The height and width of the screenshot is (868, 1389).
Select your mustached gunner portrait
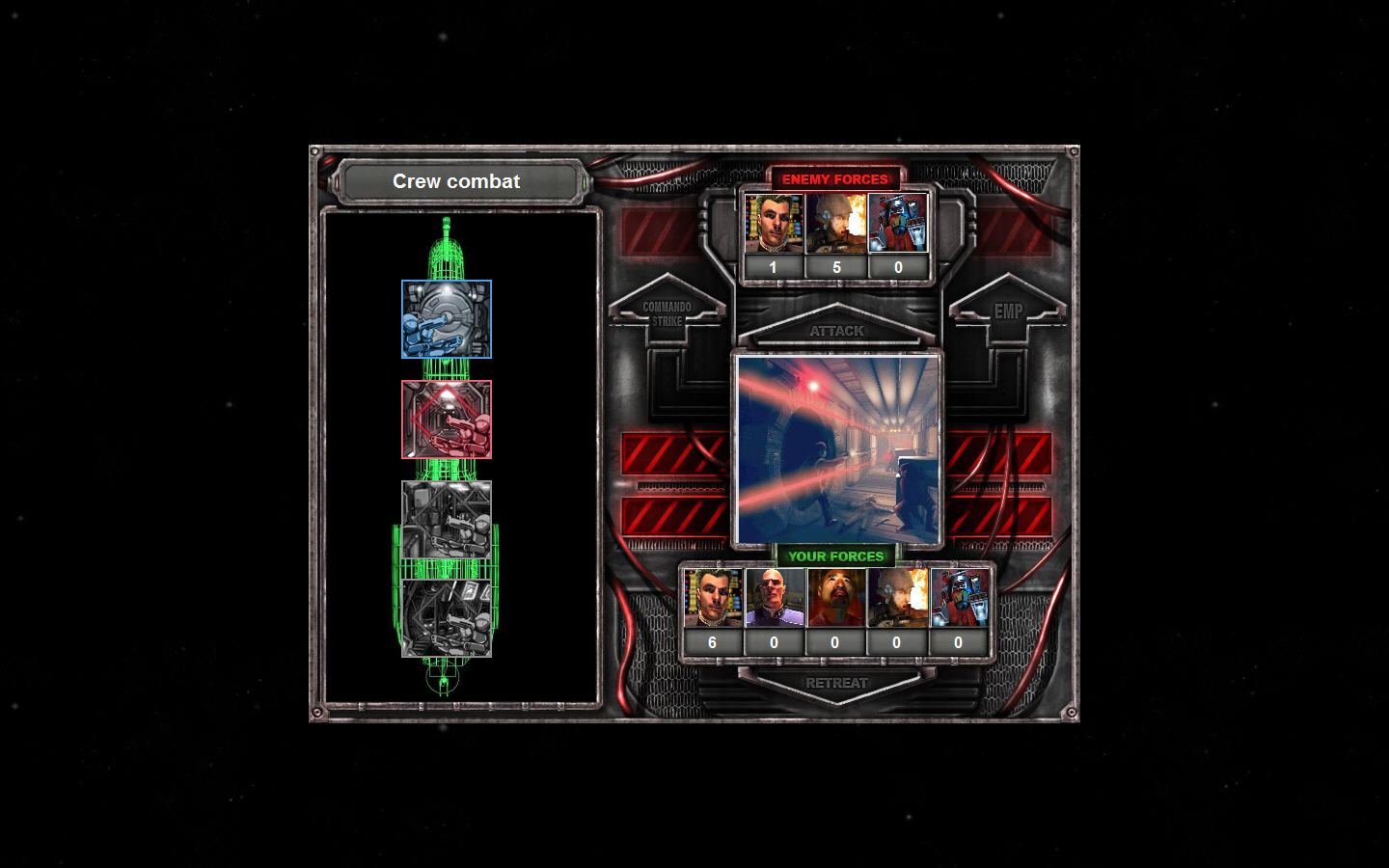[x=835, y=599]
